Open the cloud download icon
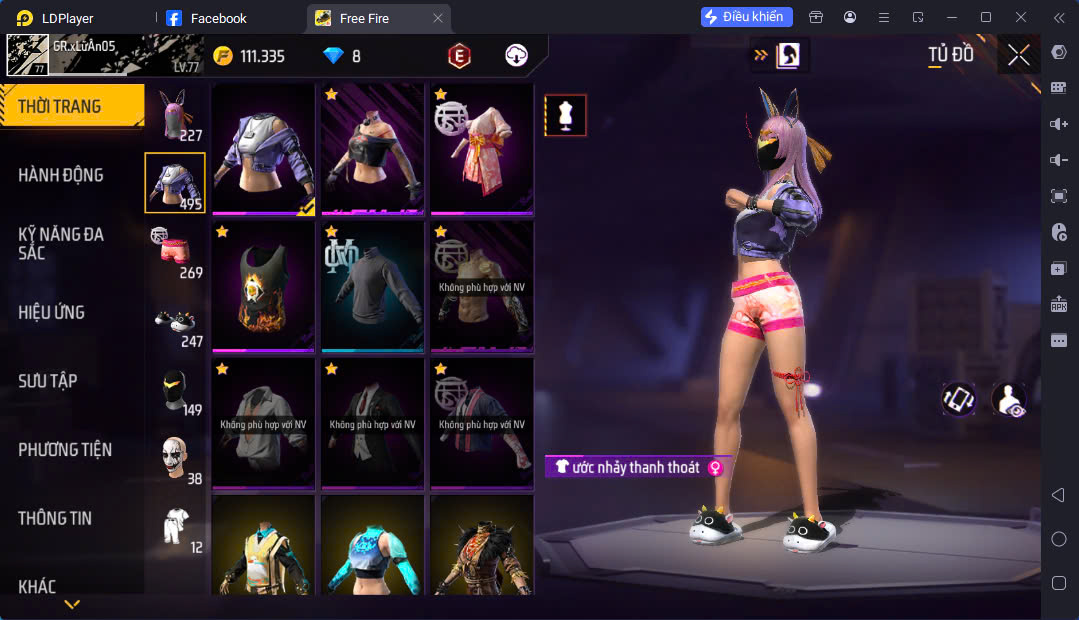This screenshot has width=1079, height=620. 516,56
